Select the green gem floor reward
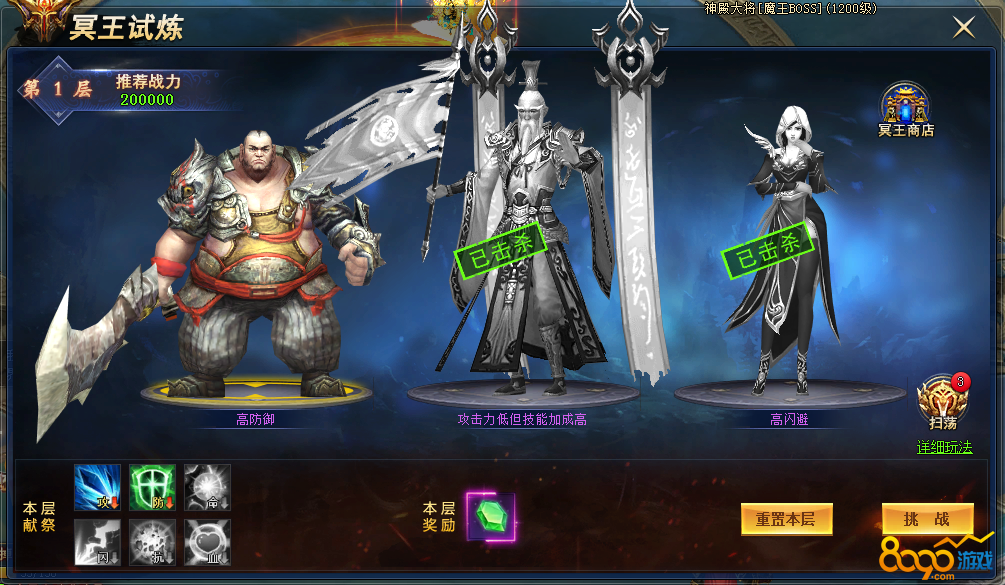Image resolution: width=1005 pixels, height=585 pixels. coord(490,517)
